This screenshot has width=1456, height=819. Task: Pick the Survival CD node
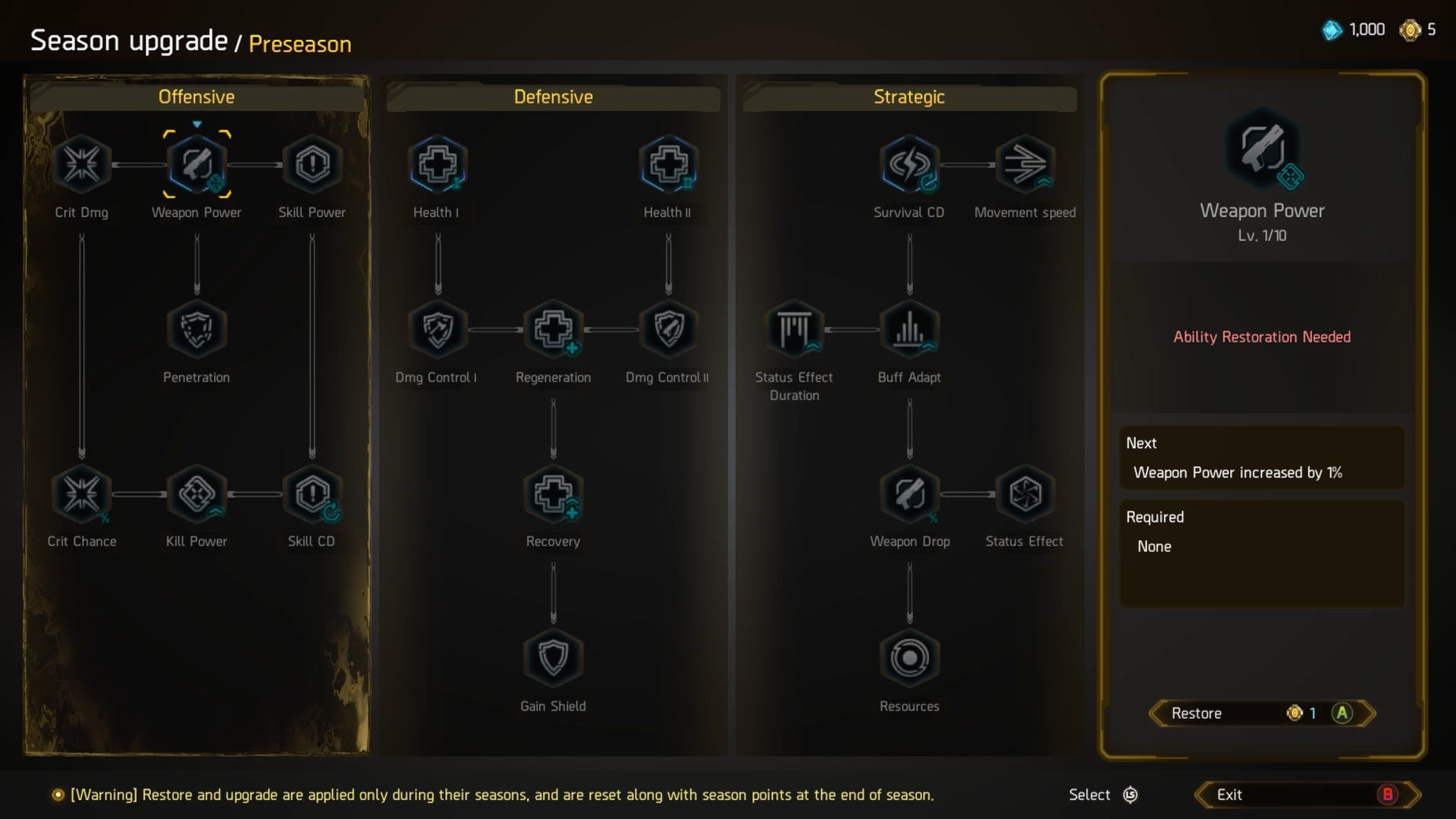pyautogui.click(x=909, y=164)
